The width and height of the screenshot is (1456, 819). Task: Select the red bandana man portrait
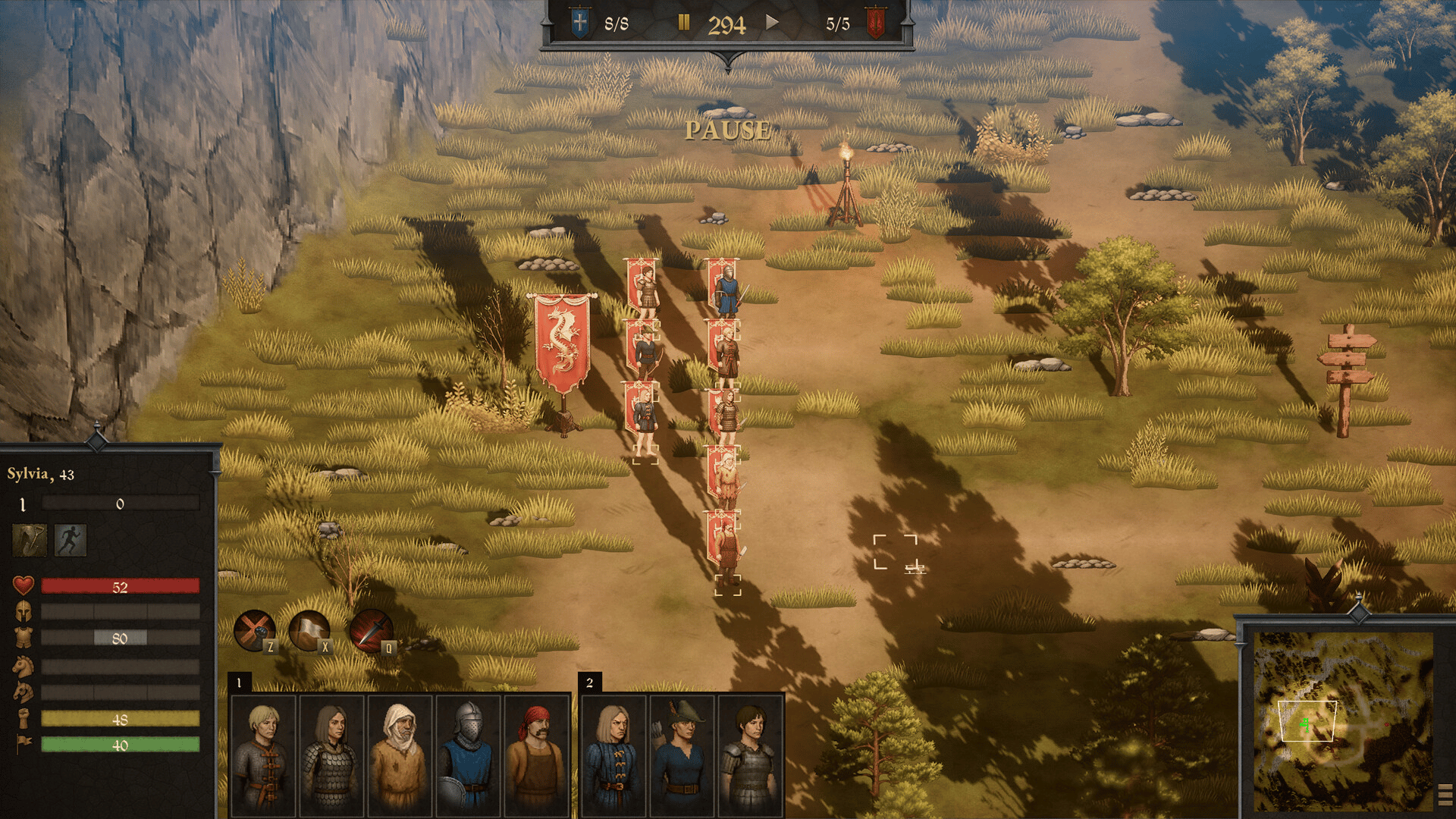(536, 755)
